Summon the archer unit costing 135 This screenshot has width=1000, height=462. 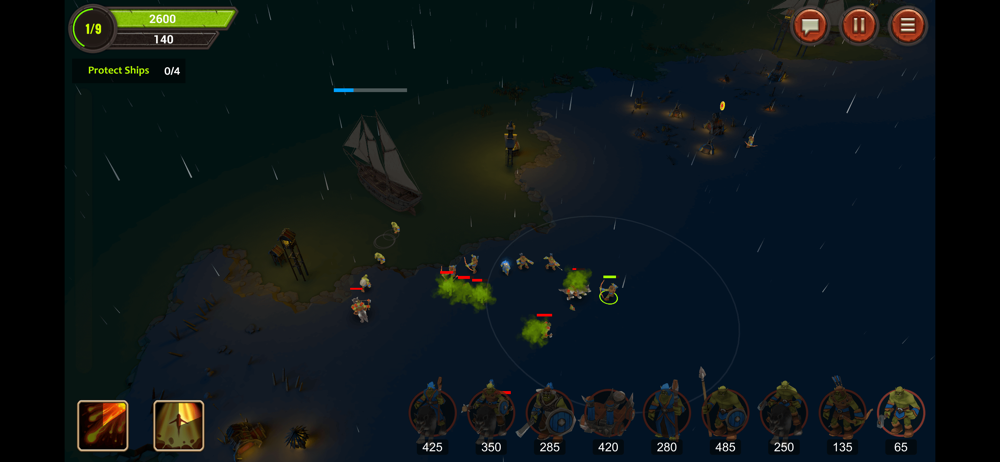pos(842,414)
